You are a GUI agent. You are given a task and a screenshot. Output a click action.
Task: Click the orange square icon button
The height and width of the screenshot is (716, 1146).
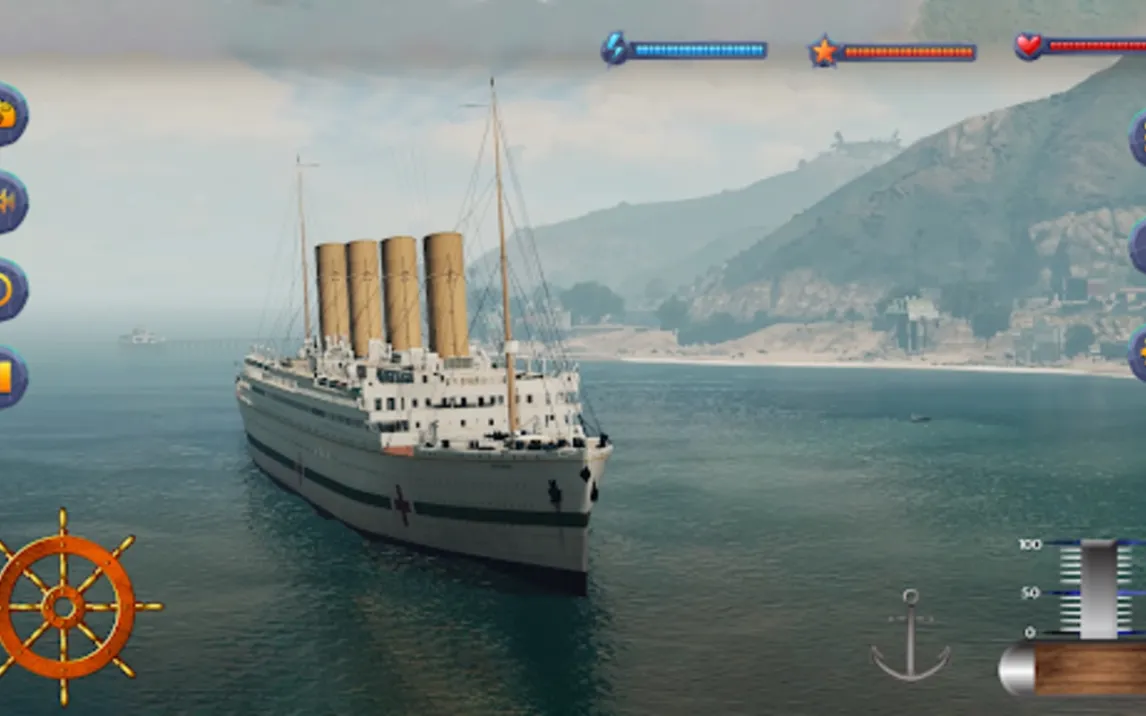click(9, 377)
